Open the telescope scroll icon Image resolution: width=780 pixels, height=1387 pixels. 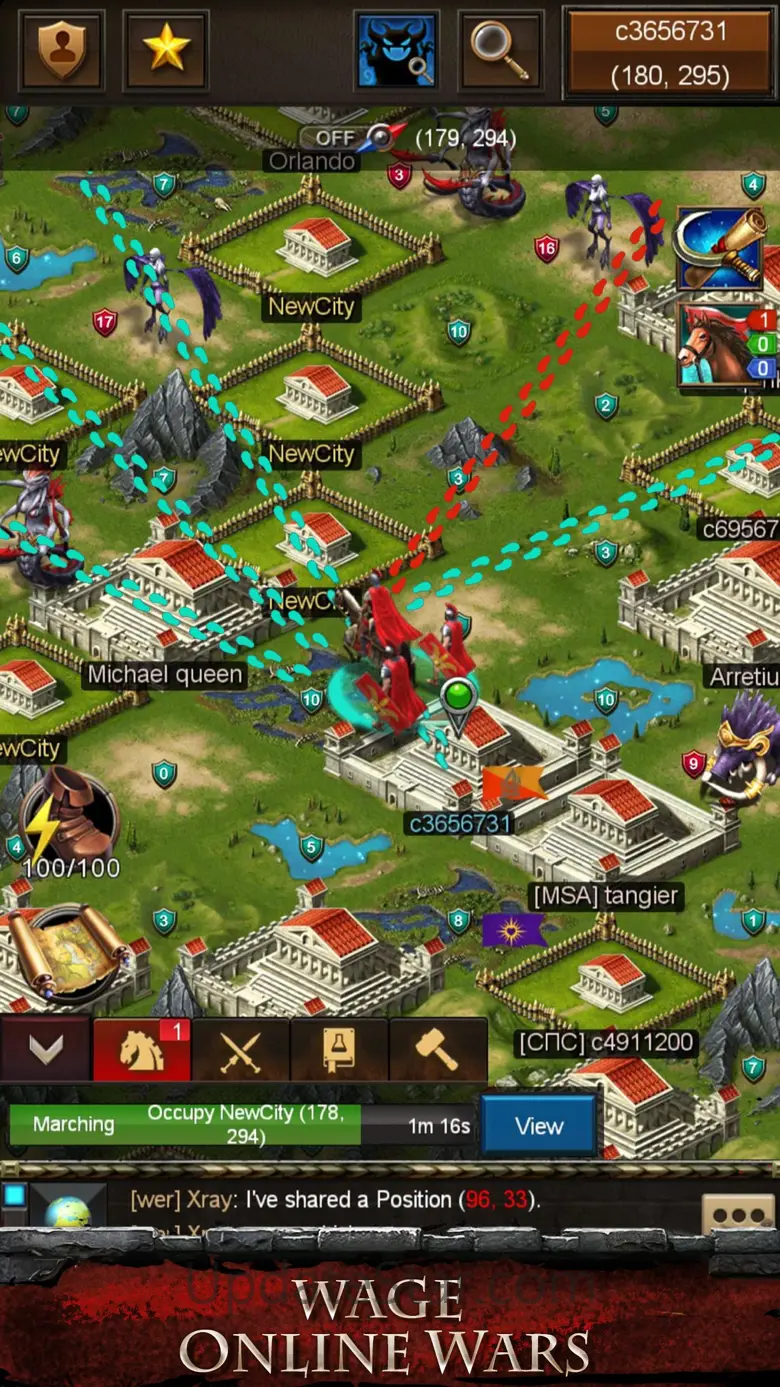point(719,250)
